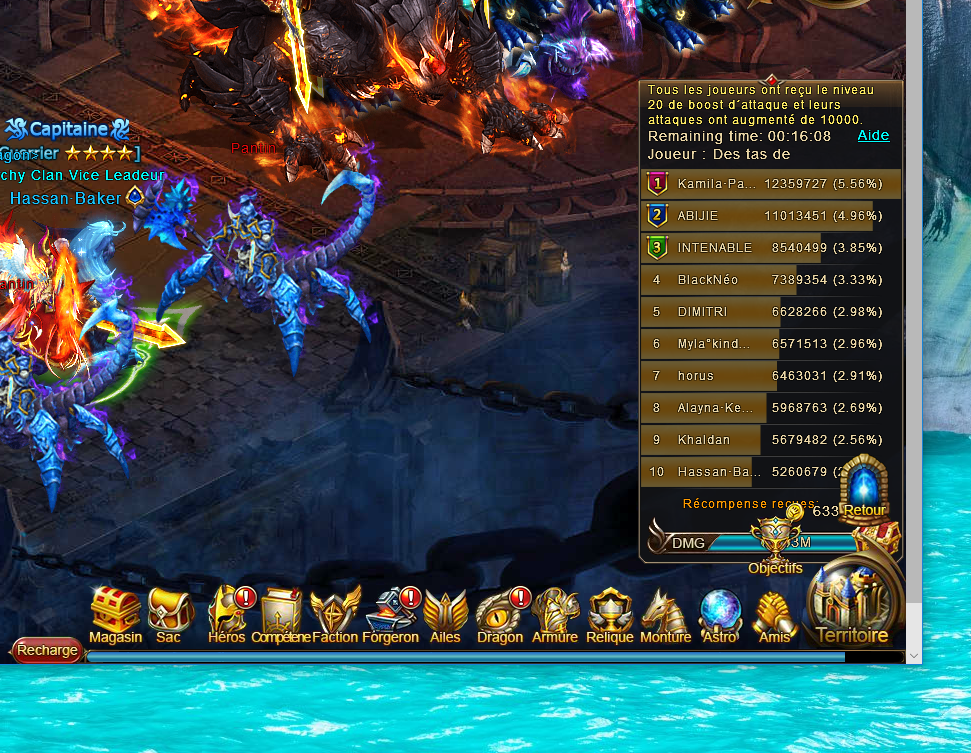This screenshot has width=971, height=753.
Task: Open the Objectifs trophy
Action: point(775,545)
